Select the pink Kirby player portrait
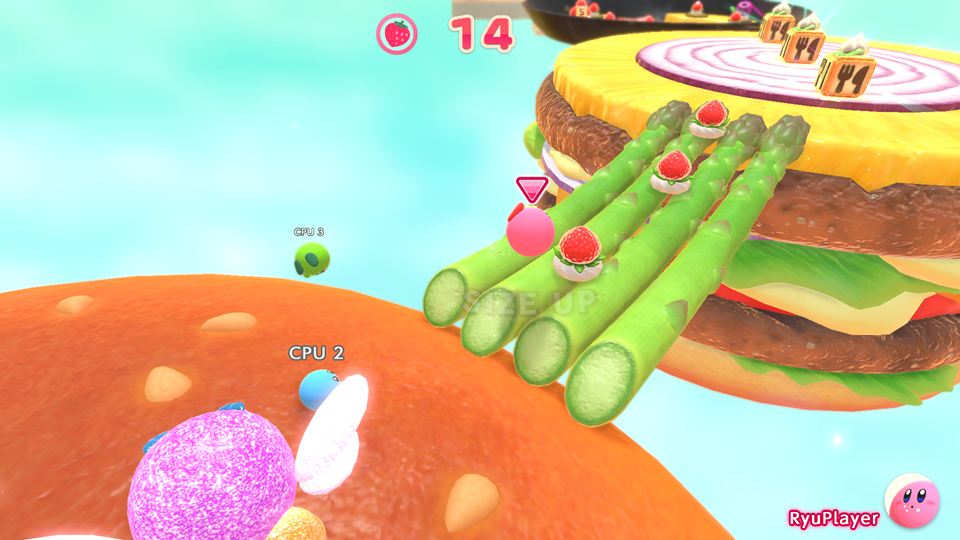The width and height of the screenshot is (960, 540). click(x=911, y=501)
